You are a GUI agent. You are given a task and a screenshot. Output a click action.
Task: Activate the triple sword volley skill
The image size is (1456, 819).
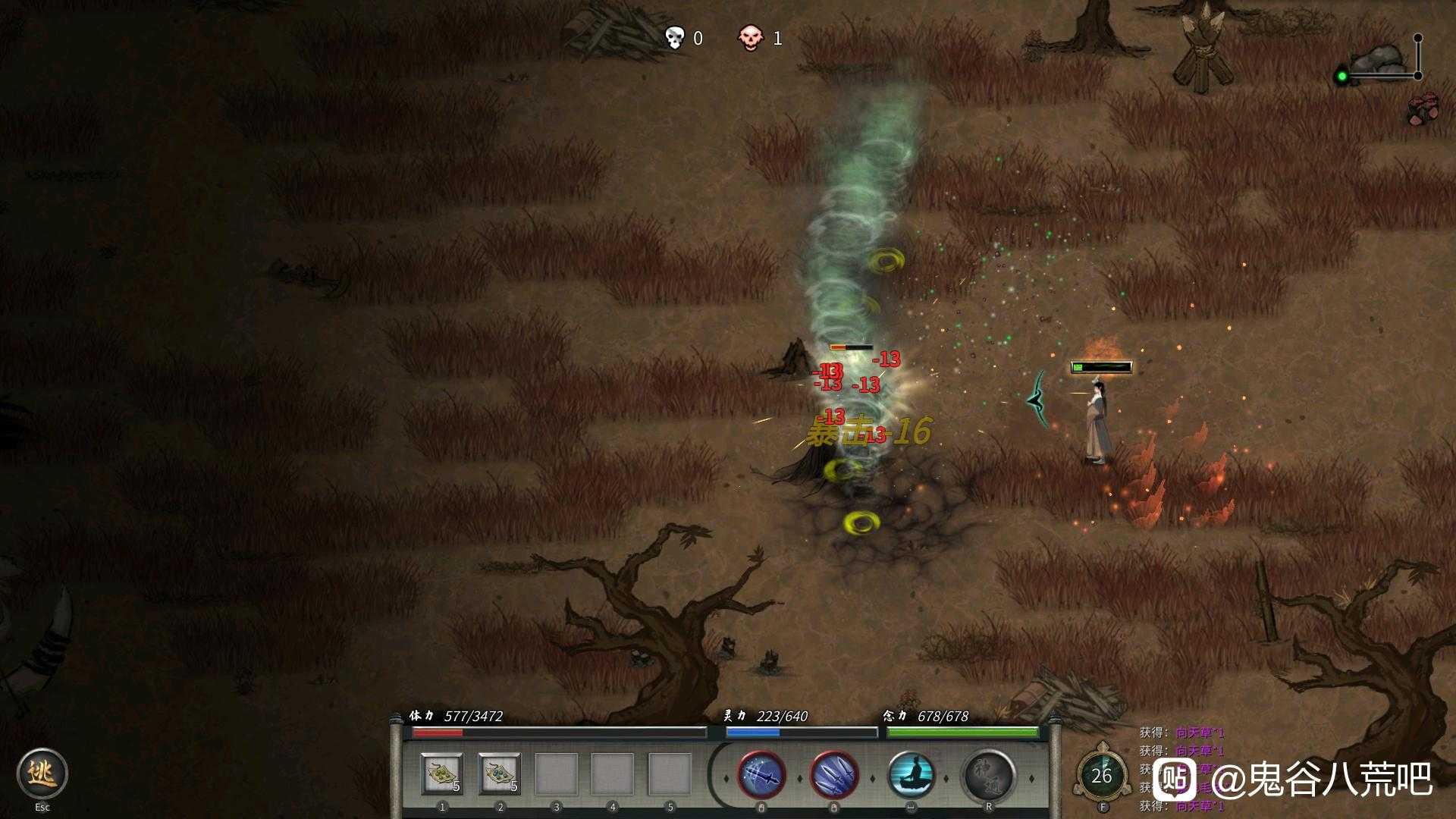pyautogui.click(x=834, y=776)
